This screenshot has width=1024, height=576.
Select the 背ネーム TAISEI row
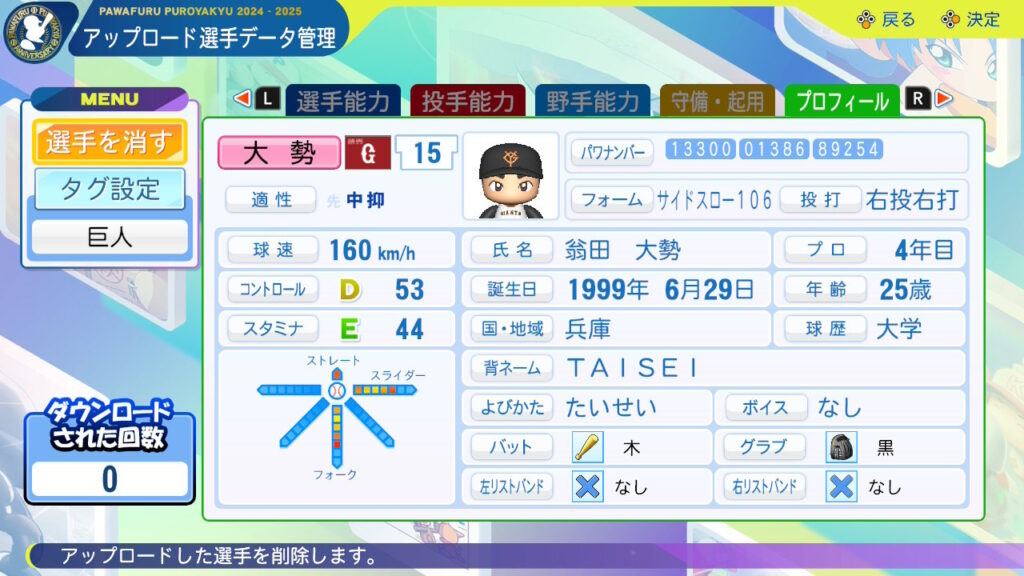pos(713,368)
